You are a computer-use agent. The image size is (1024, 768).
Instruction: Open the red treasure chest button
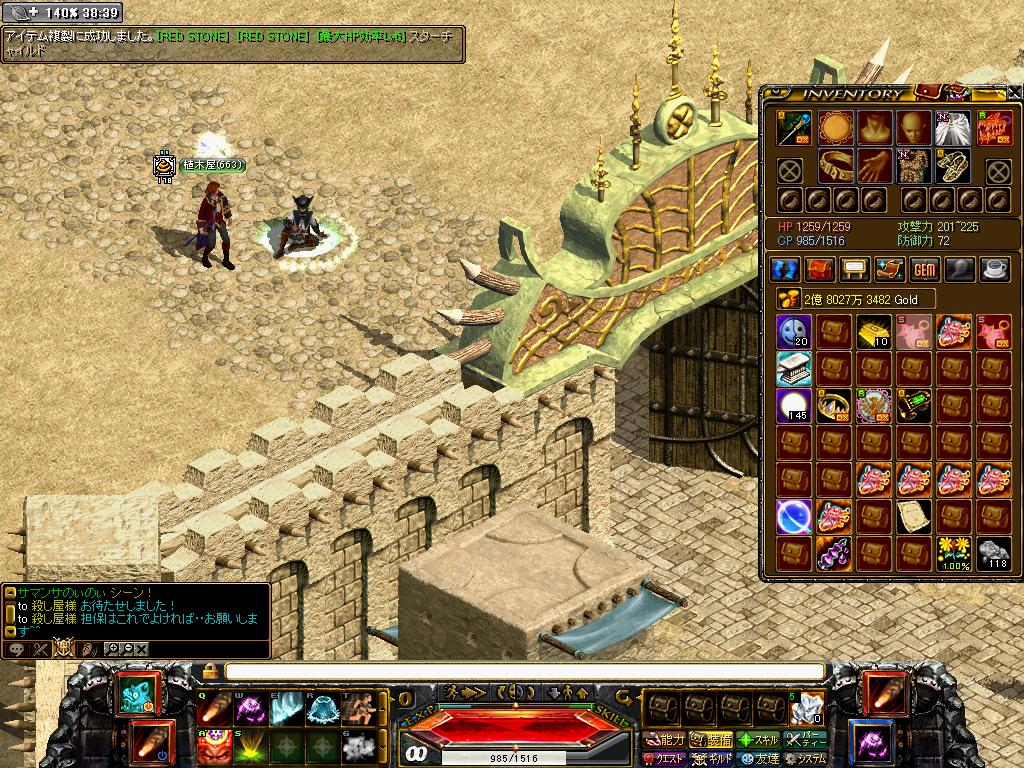[820, 269]
